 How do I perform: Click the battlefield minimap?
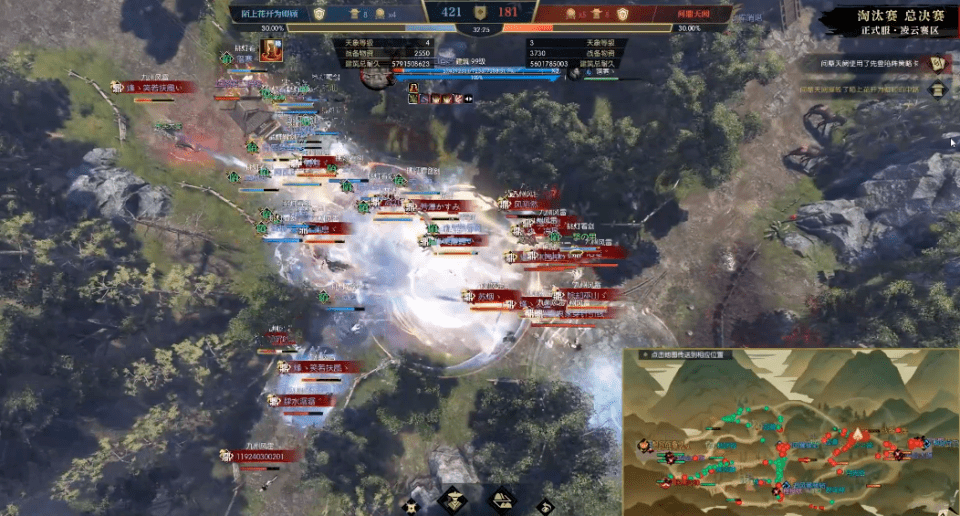(x=790, y=432)
